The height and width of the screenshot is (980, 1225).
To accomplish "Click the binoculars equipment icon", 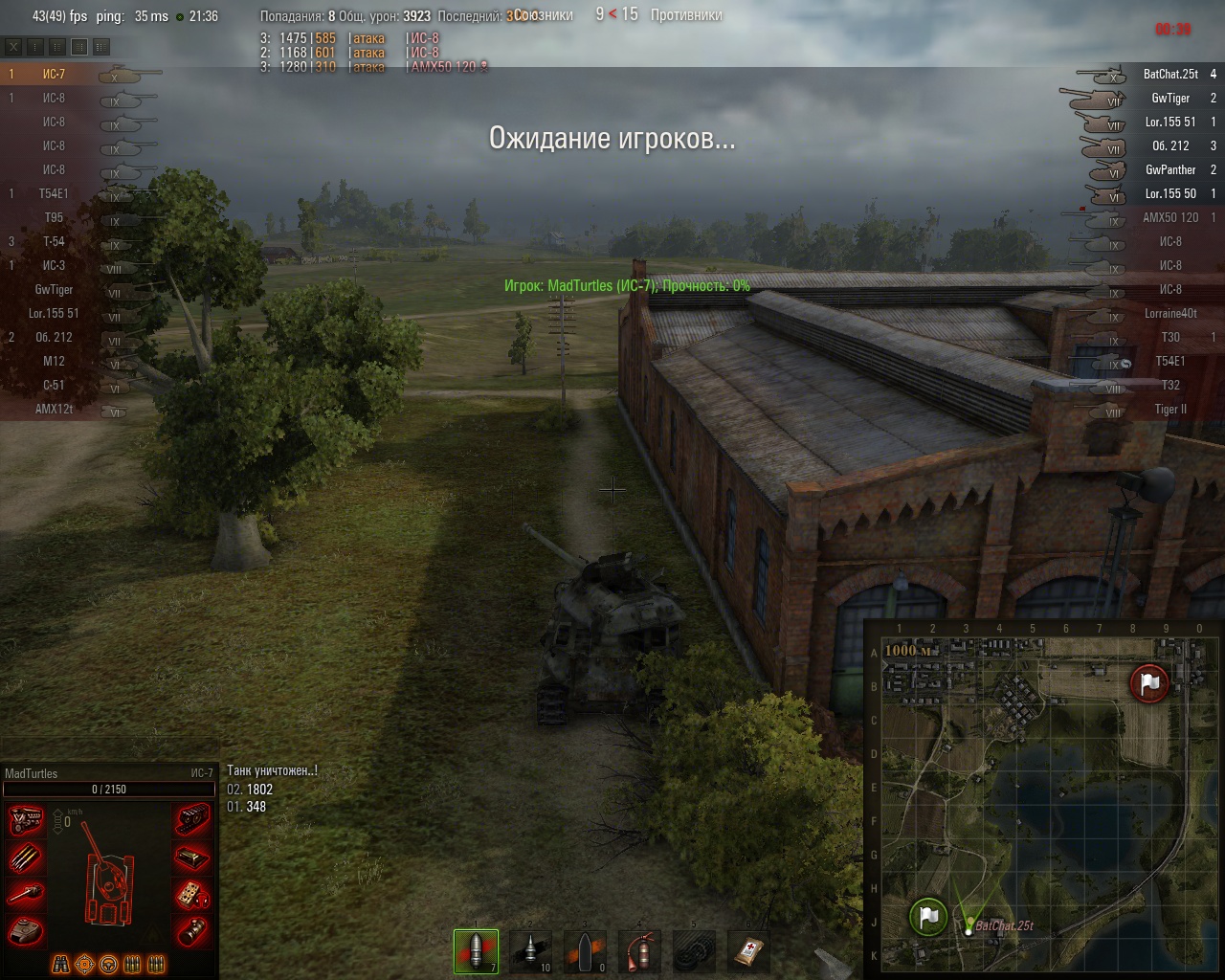I will [x=60, y=964].
